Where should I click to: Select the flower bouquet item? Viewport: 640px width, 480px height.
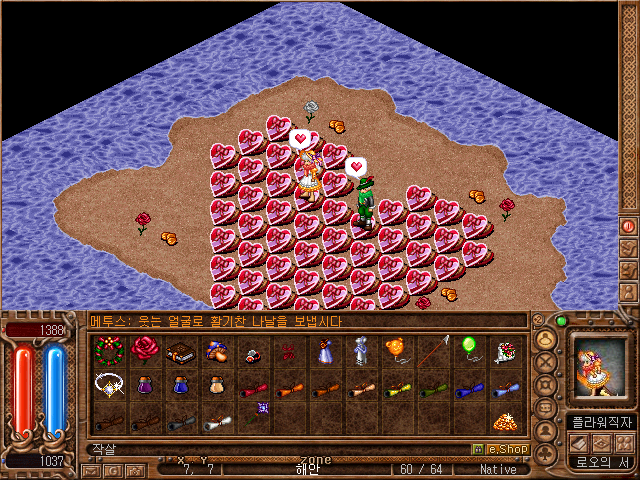(x=505, y=351)
